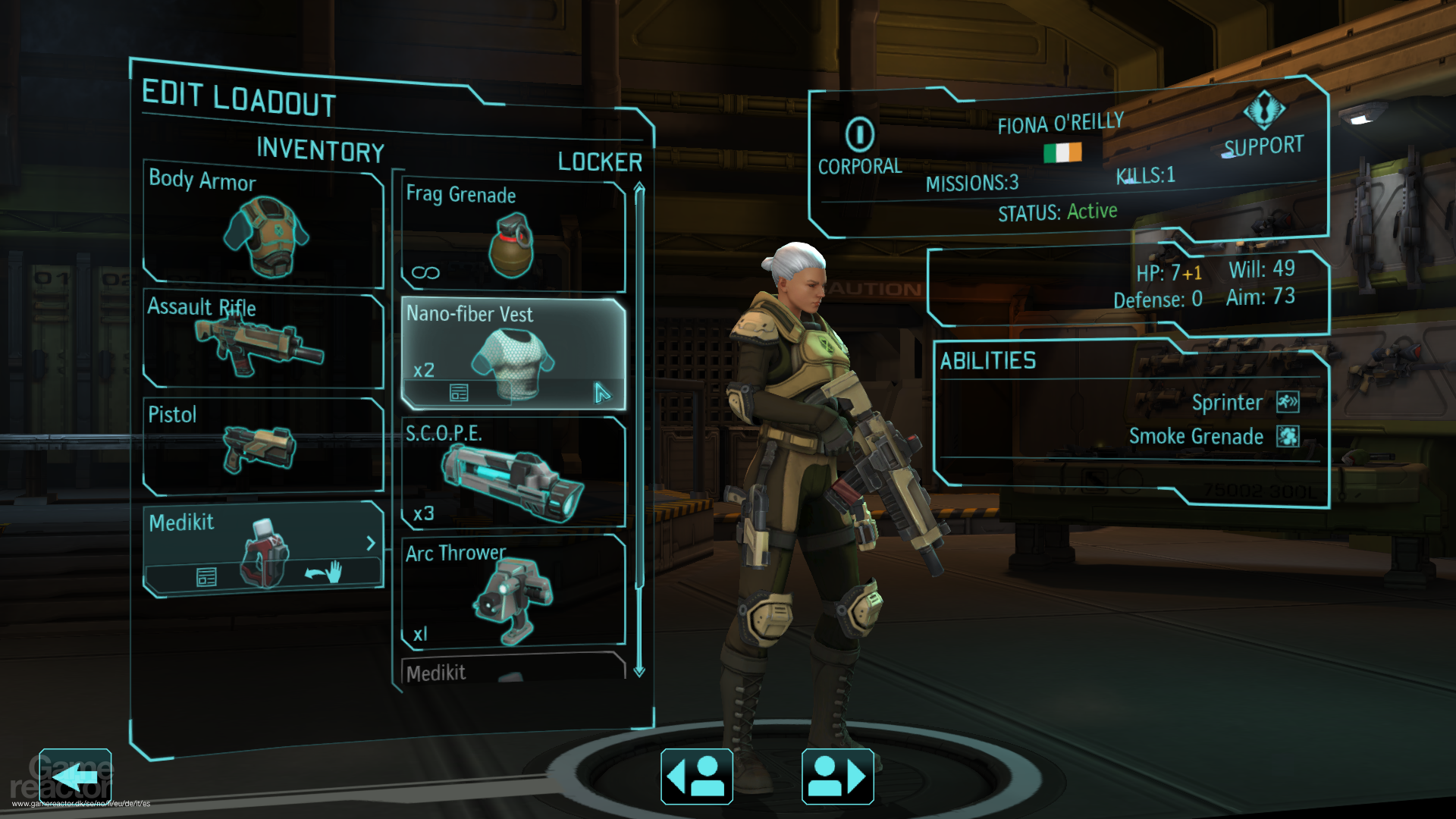Click the locker scrollbar down arrow
The image size is (1456, 819).
[x=638, y=673]
